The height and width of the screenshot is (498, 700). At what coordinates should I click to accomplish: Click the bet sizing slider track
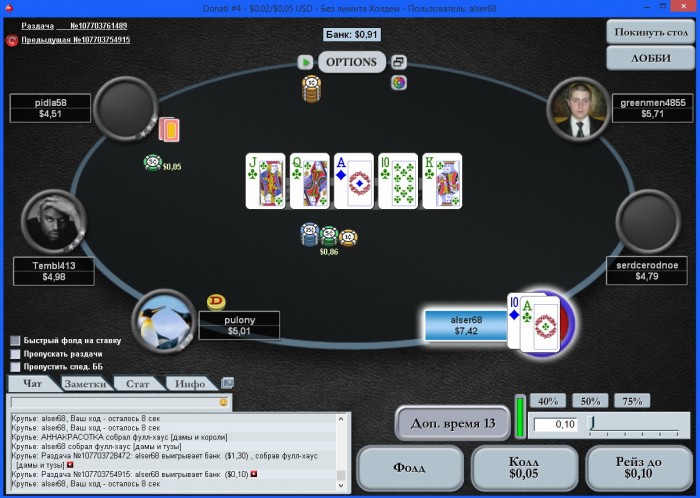[x=638, y=425]
